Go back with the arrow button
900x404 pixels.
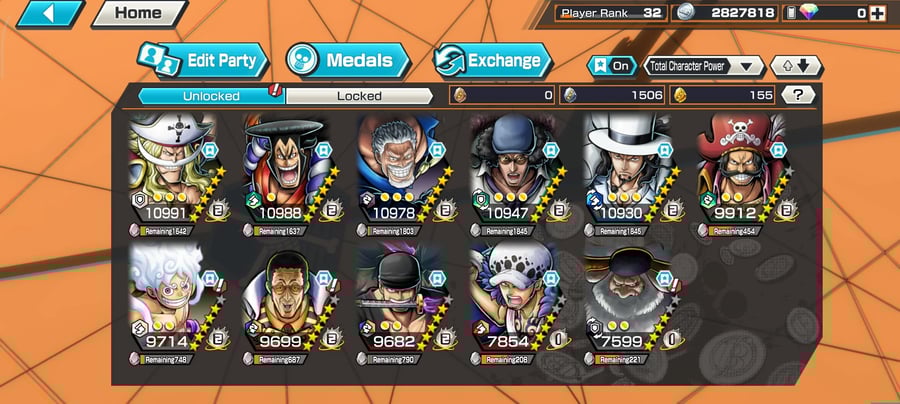[48, 14]
